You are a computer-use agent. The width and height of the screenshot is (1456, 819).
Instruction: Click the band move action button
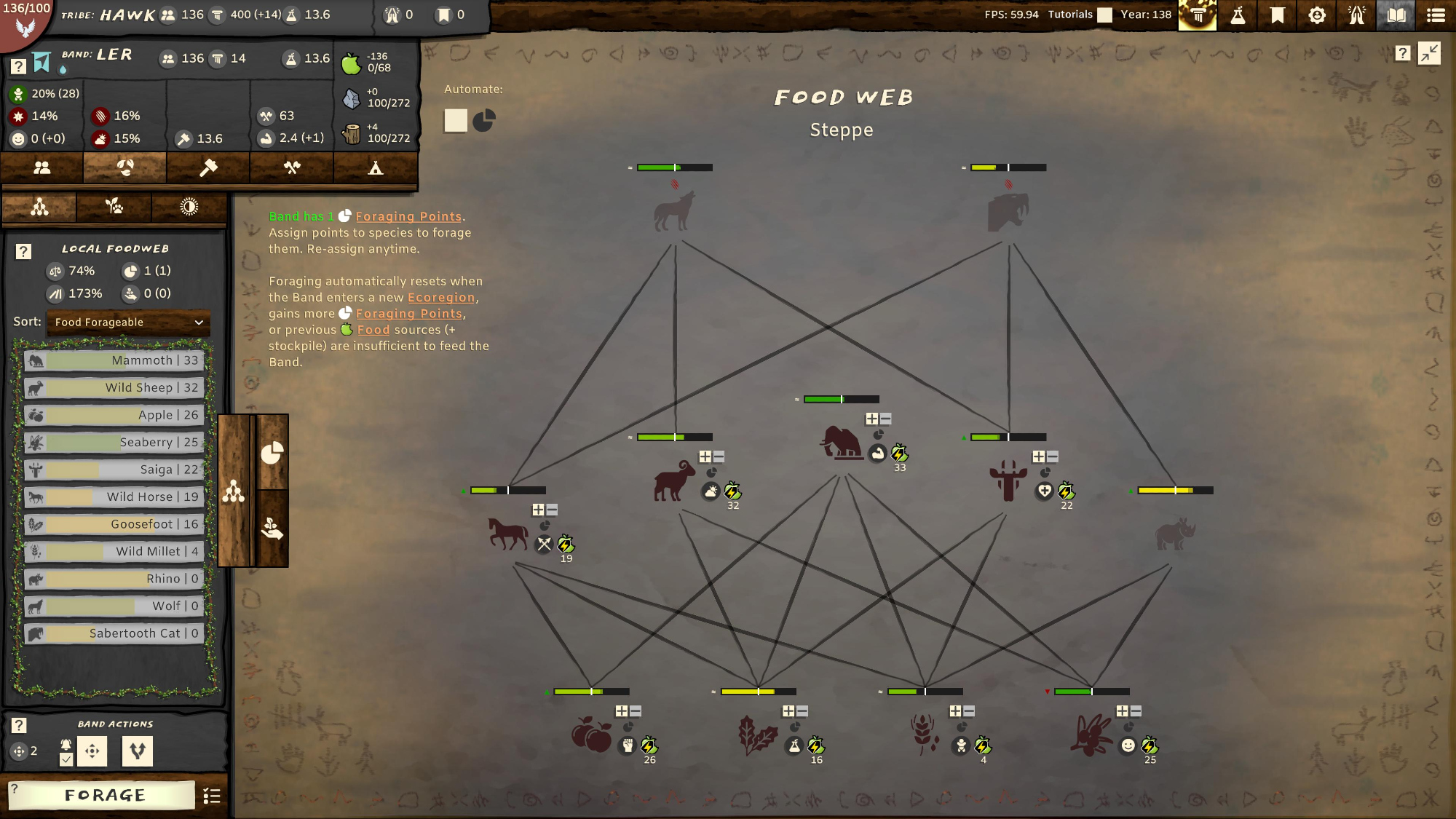[x=92, y=751]
